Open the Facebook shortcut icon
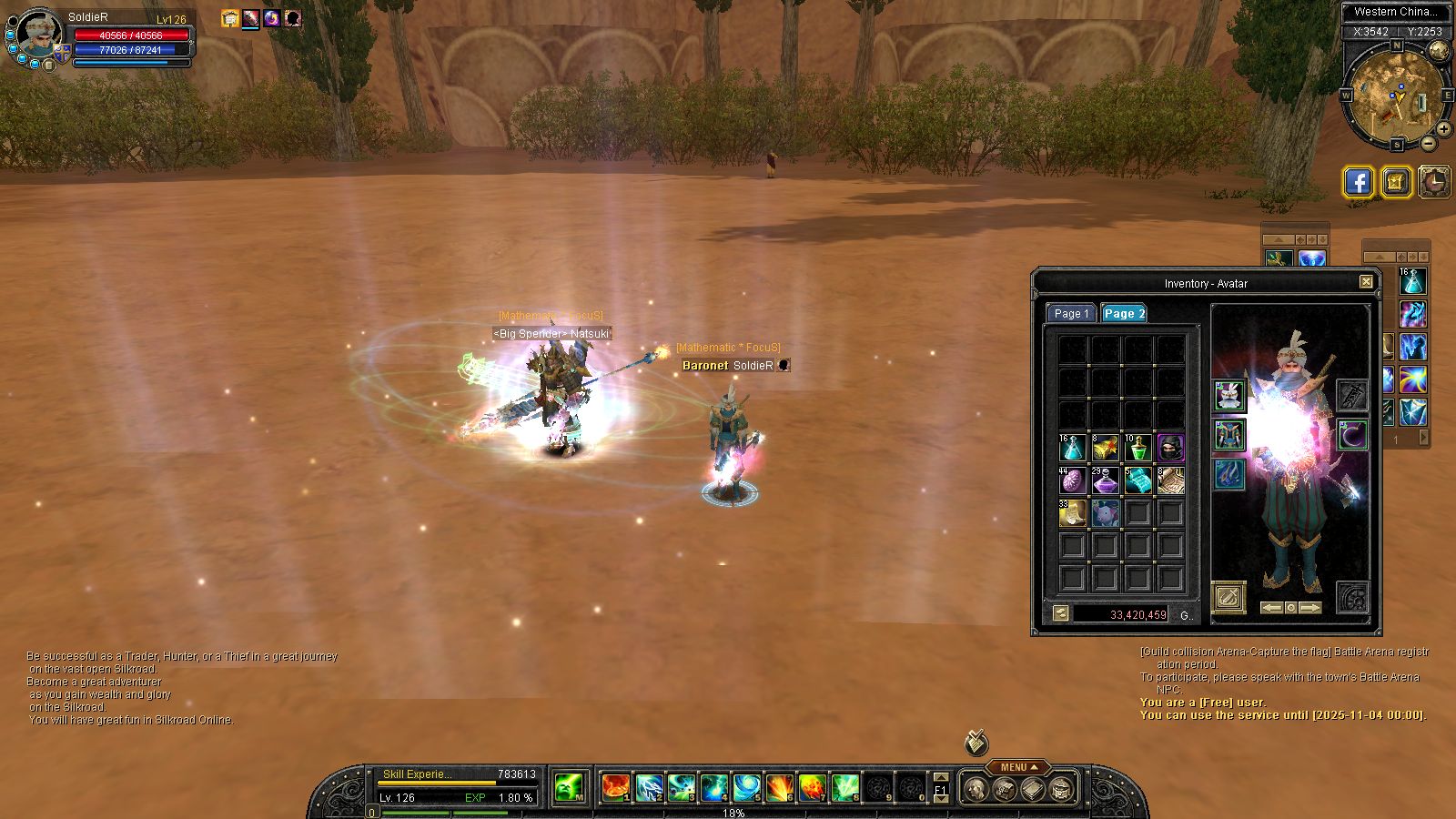The image size is (1456, 819). (x=1359, y=182)
